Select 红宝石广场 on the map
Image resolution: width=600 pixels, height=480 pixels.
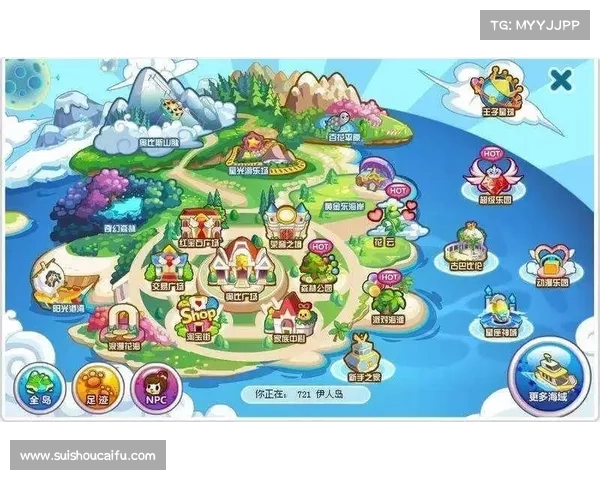click(x=201, y=224)
